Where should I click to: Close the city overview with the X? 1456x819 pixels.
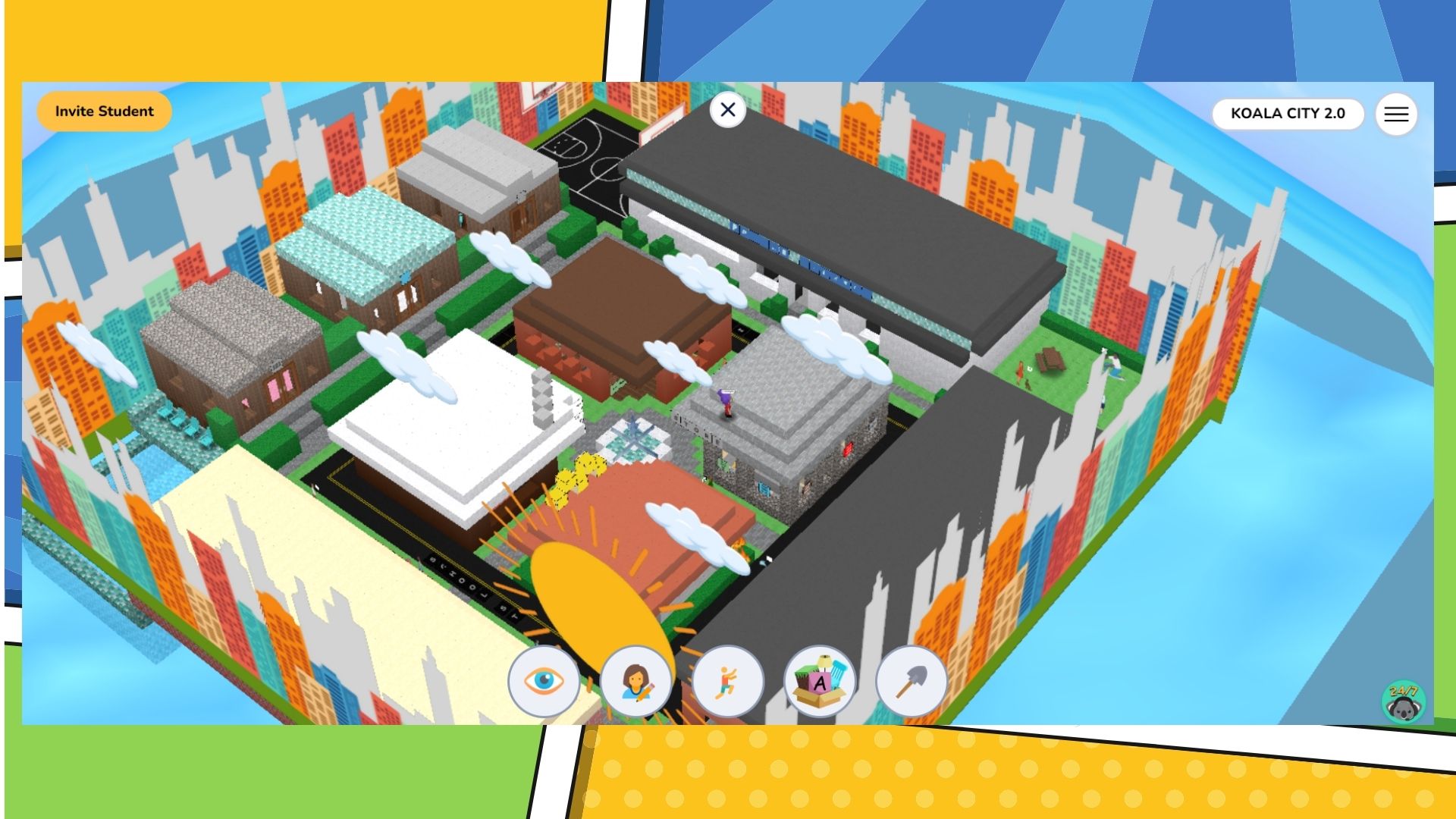coord(727,109)
